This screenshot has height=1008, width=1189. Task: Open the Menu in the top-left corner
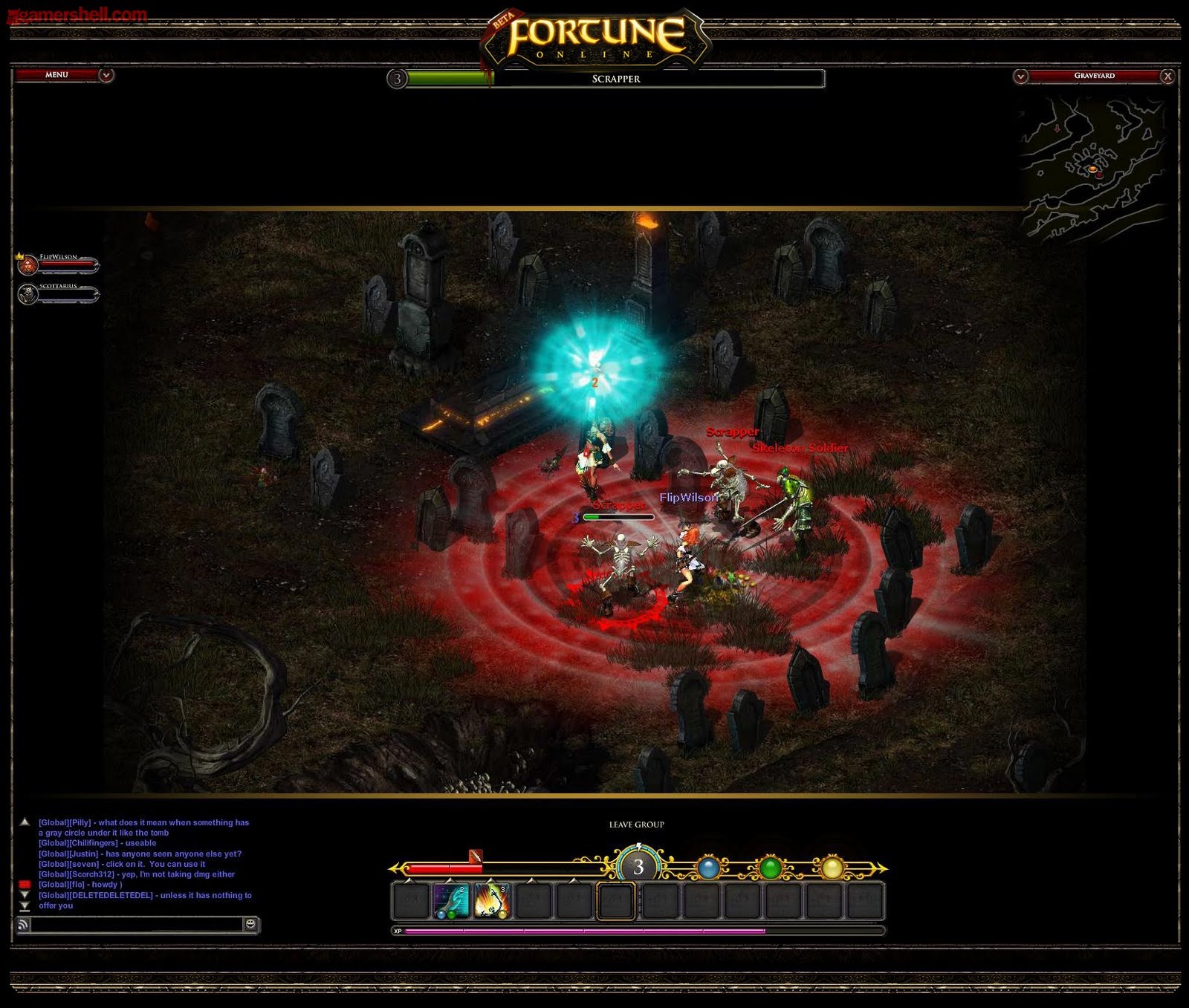(56, 75)
